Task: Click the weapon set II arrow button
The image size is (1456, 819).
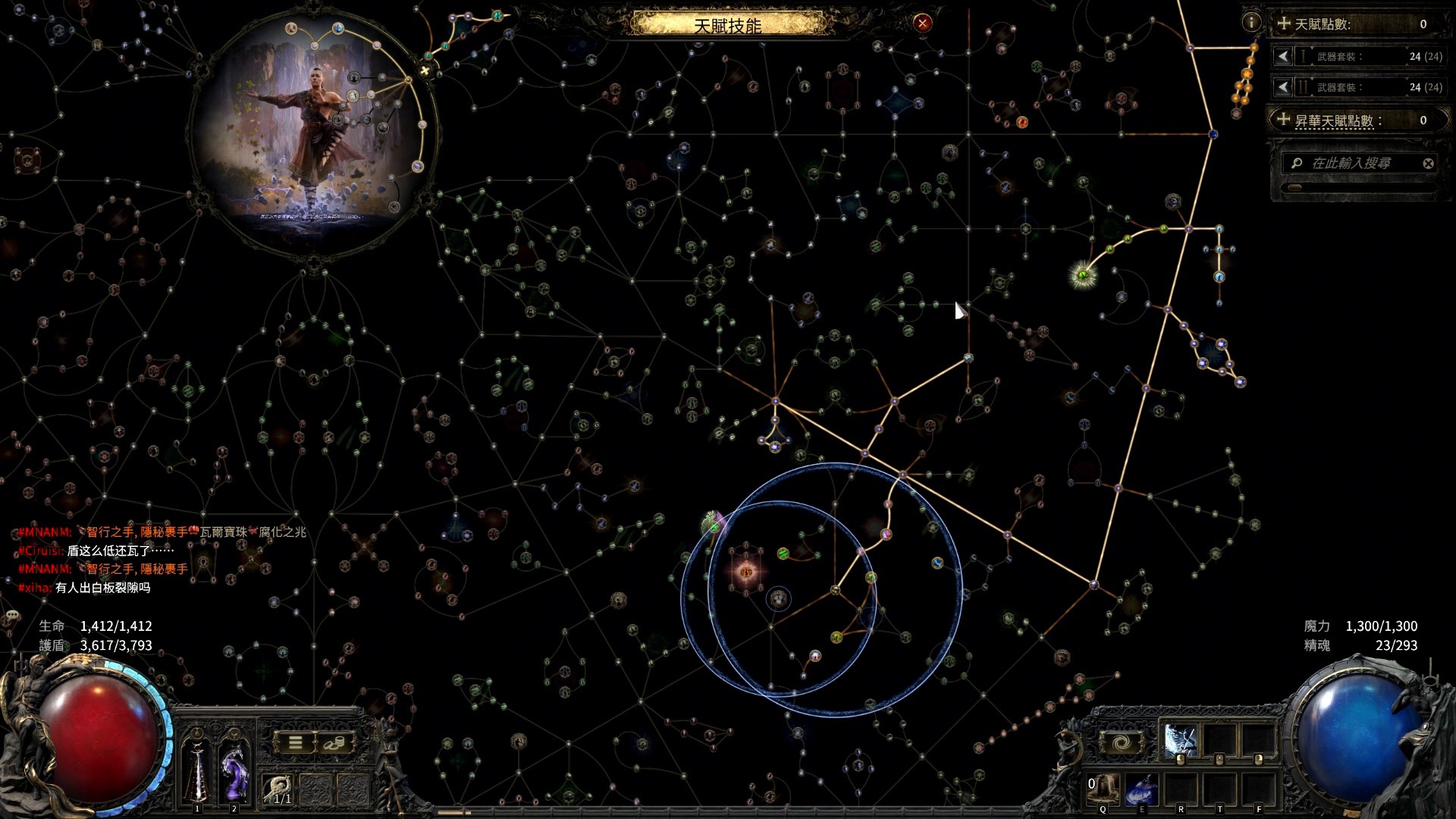Action: coord(1282,87)
